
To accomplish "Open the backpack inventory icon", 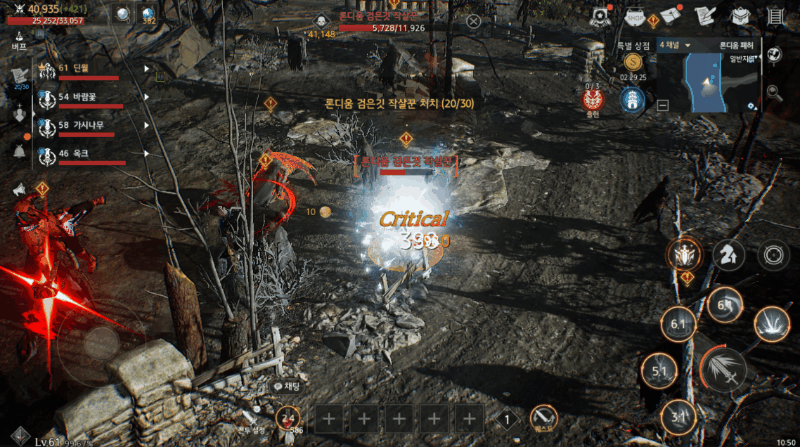I will point(740,17).
